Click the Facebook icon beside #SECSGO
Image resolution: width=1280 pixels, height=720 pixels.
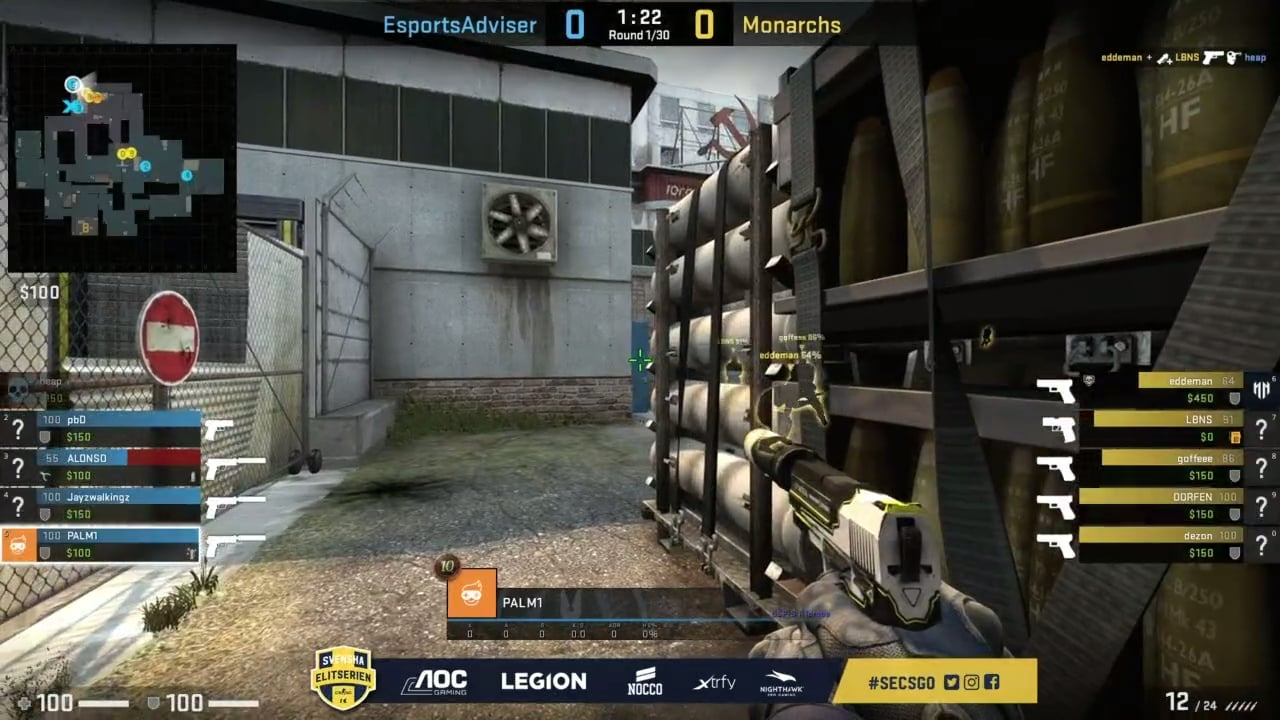tap(991, 683)
